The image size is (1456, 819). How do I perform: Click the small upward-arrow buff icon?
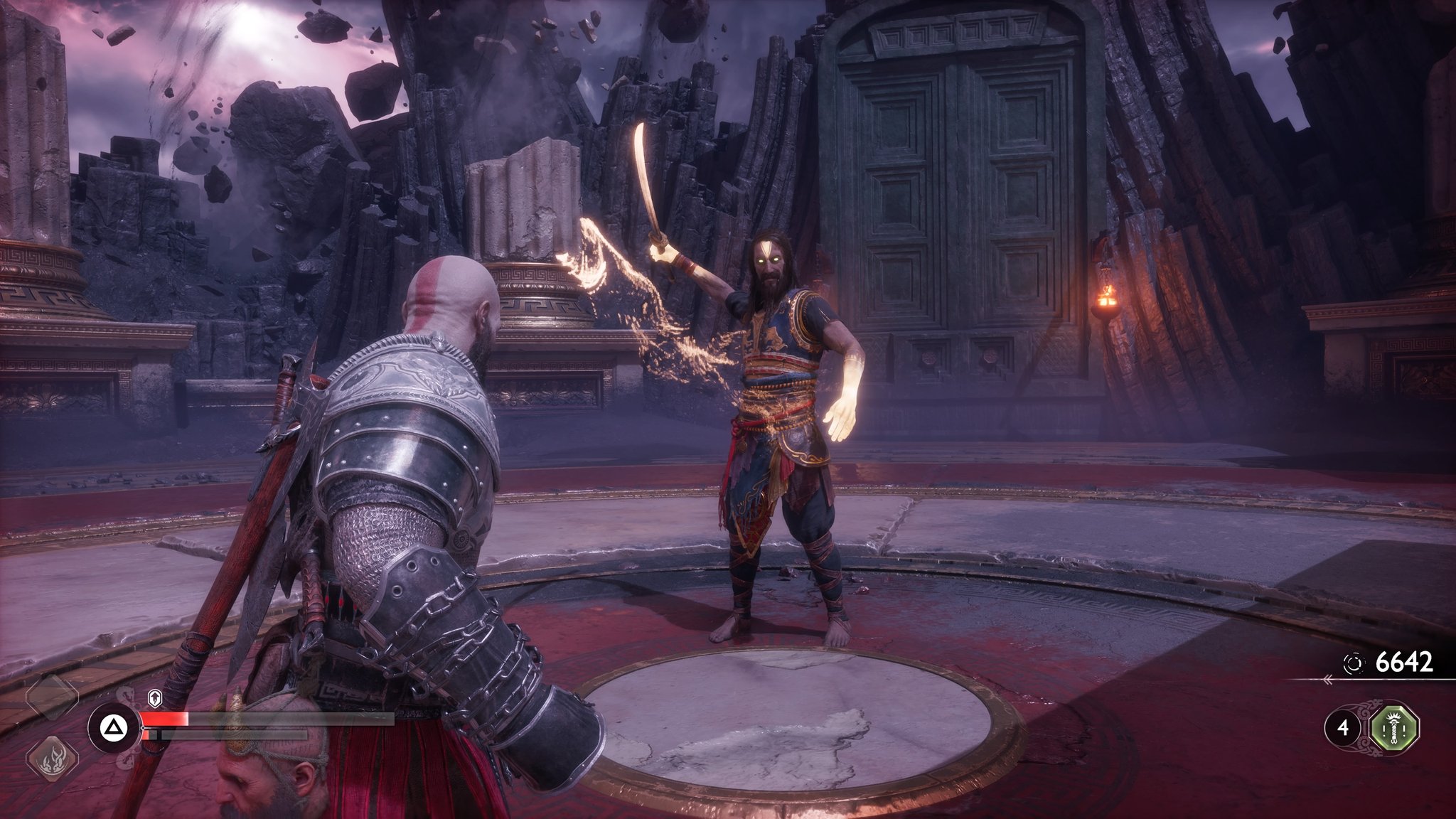(154, 698)
